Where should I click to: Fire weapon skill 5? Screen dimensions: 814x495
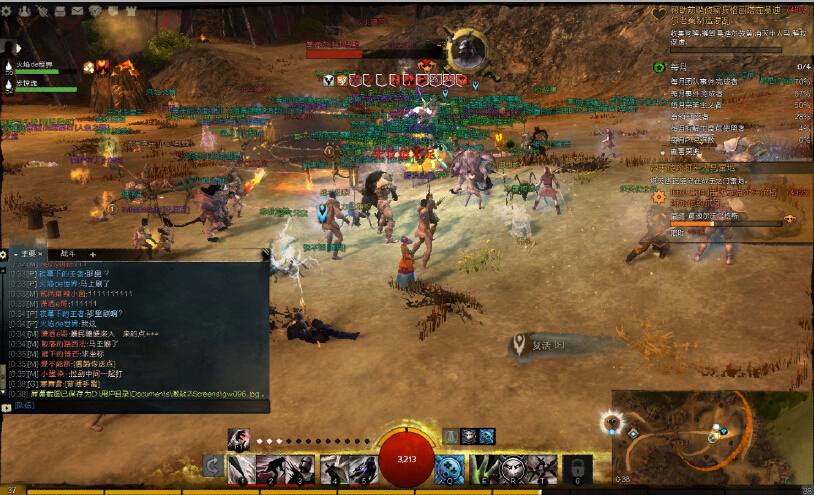(361, 467)
